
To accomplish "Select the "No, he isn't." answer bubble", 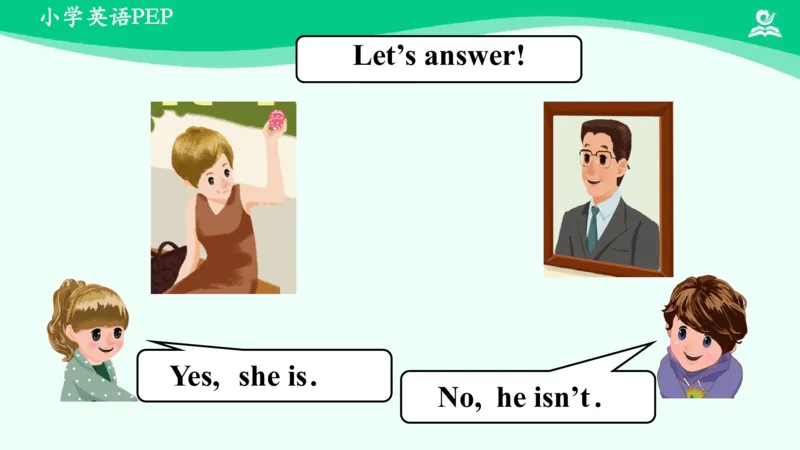I will pos(527,397).
